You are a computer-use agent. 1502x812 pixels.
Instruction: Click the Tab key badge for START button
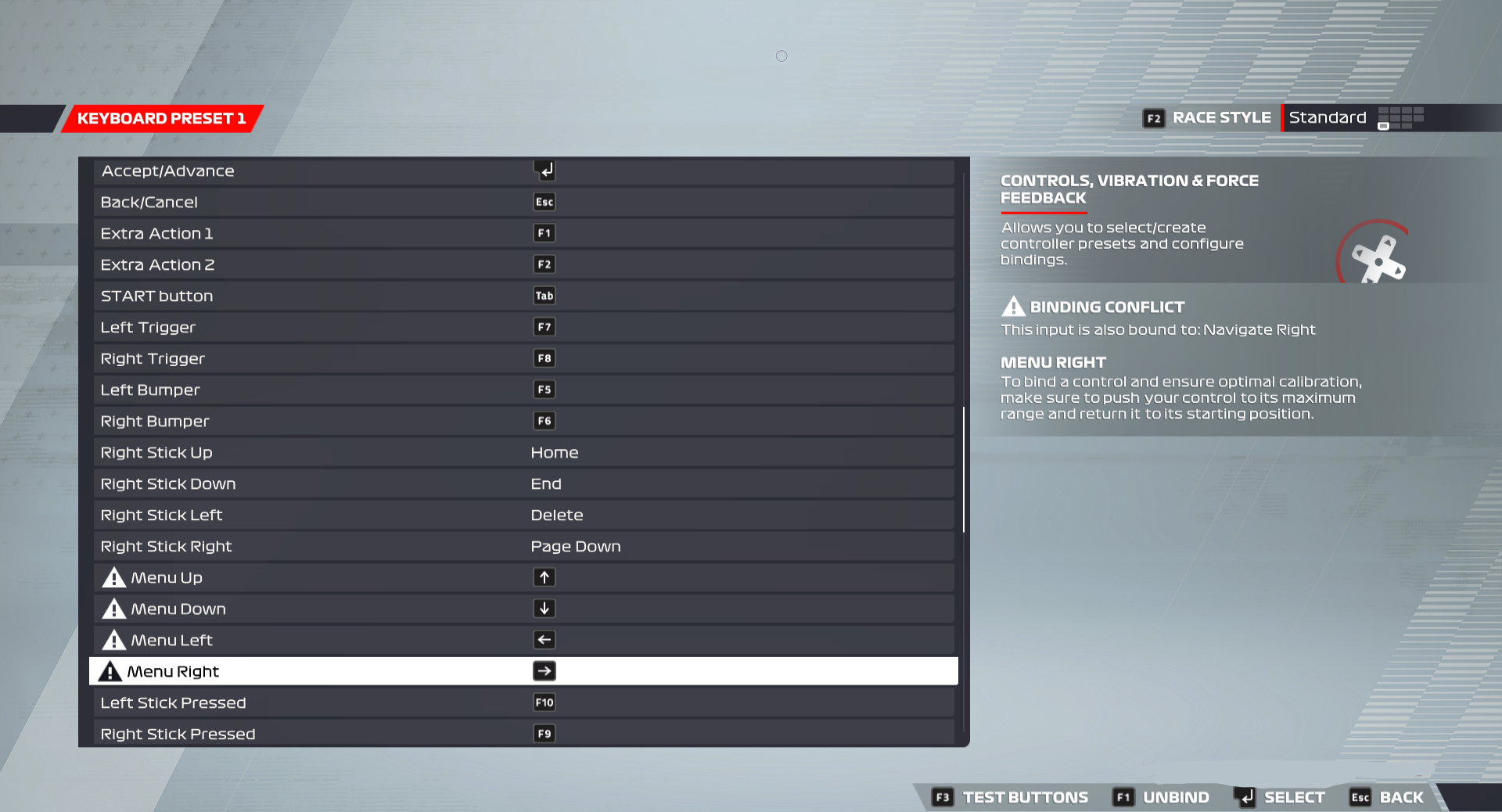544,296
